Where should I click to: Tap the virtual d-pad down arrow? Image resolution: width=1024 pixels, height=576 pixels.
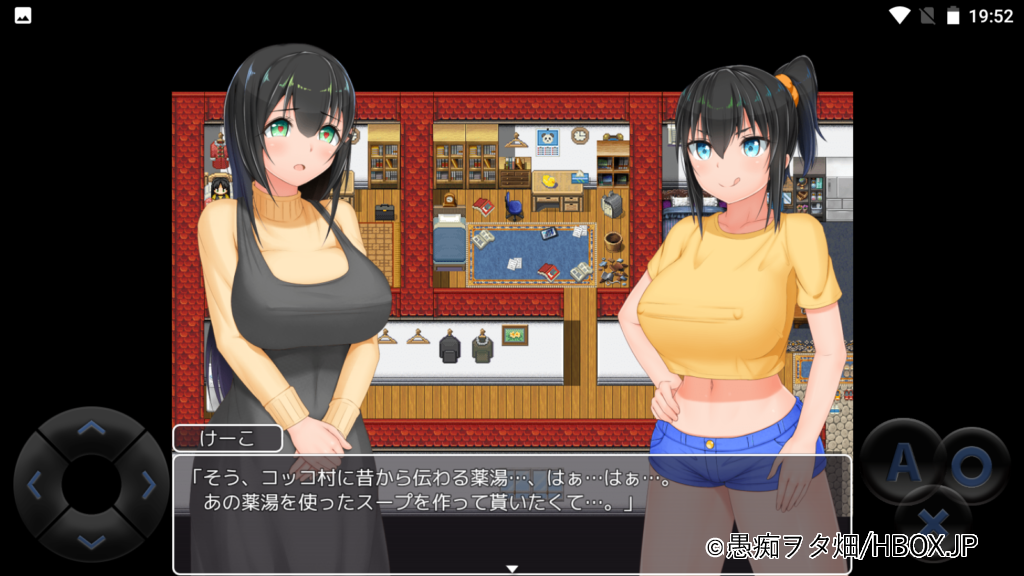click(91, 541)
